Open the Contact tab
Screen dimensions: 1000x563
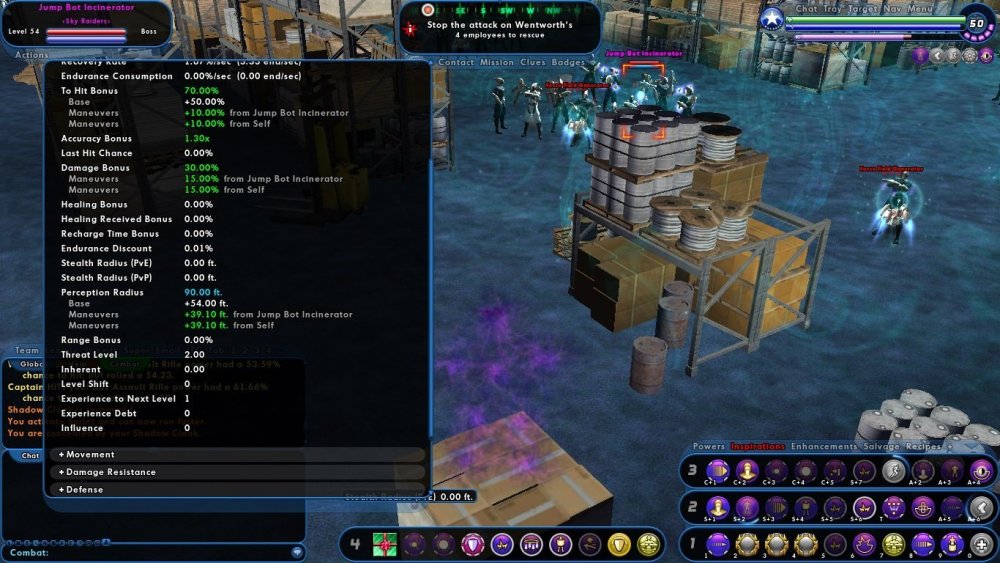456,62
